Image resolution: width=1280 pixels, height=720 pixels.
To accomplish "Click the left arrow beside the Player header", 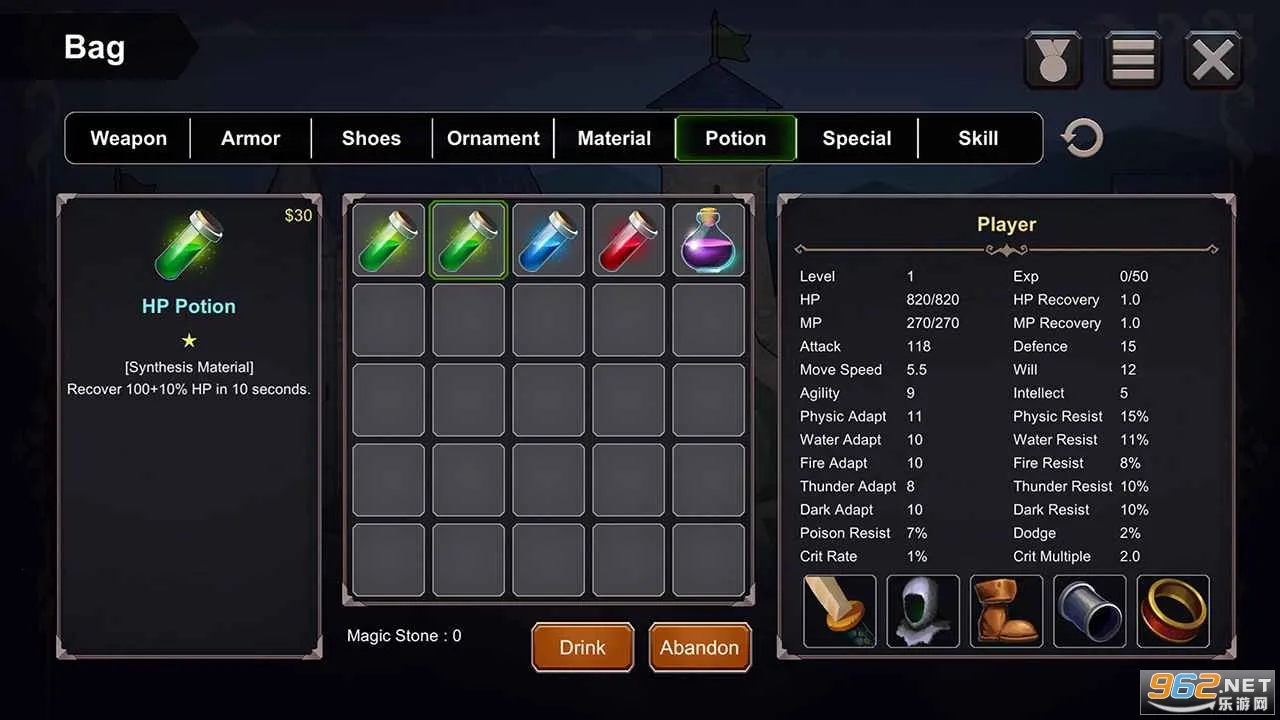I will pos(800,249).
